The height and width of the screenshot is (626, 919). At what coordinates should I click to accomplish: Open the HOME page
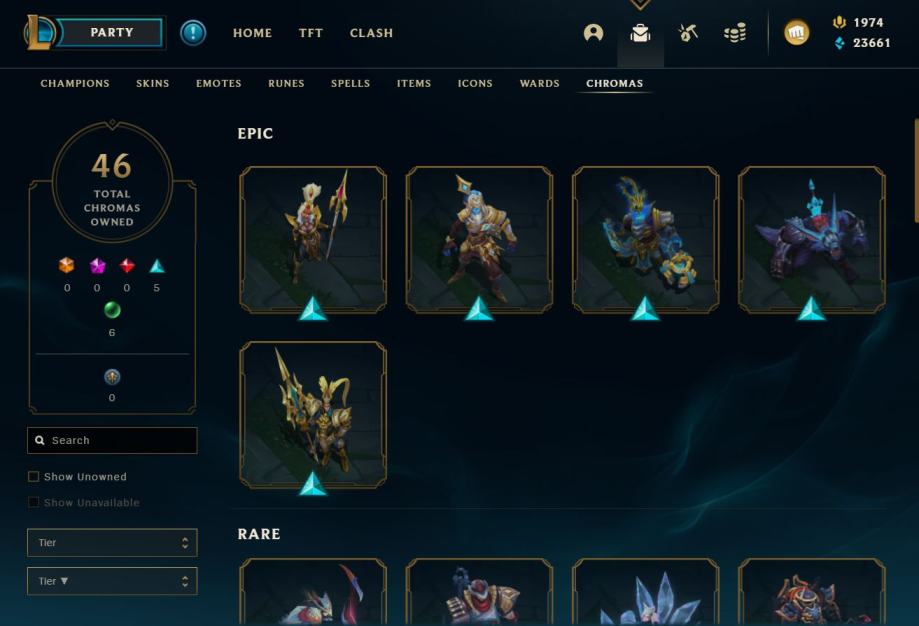coord(252,33)
